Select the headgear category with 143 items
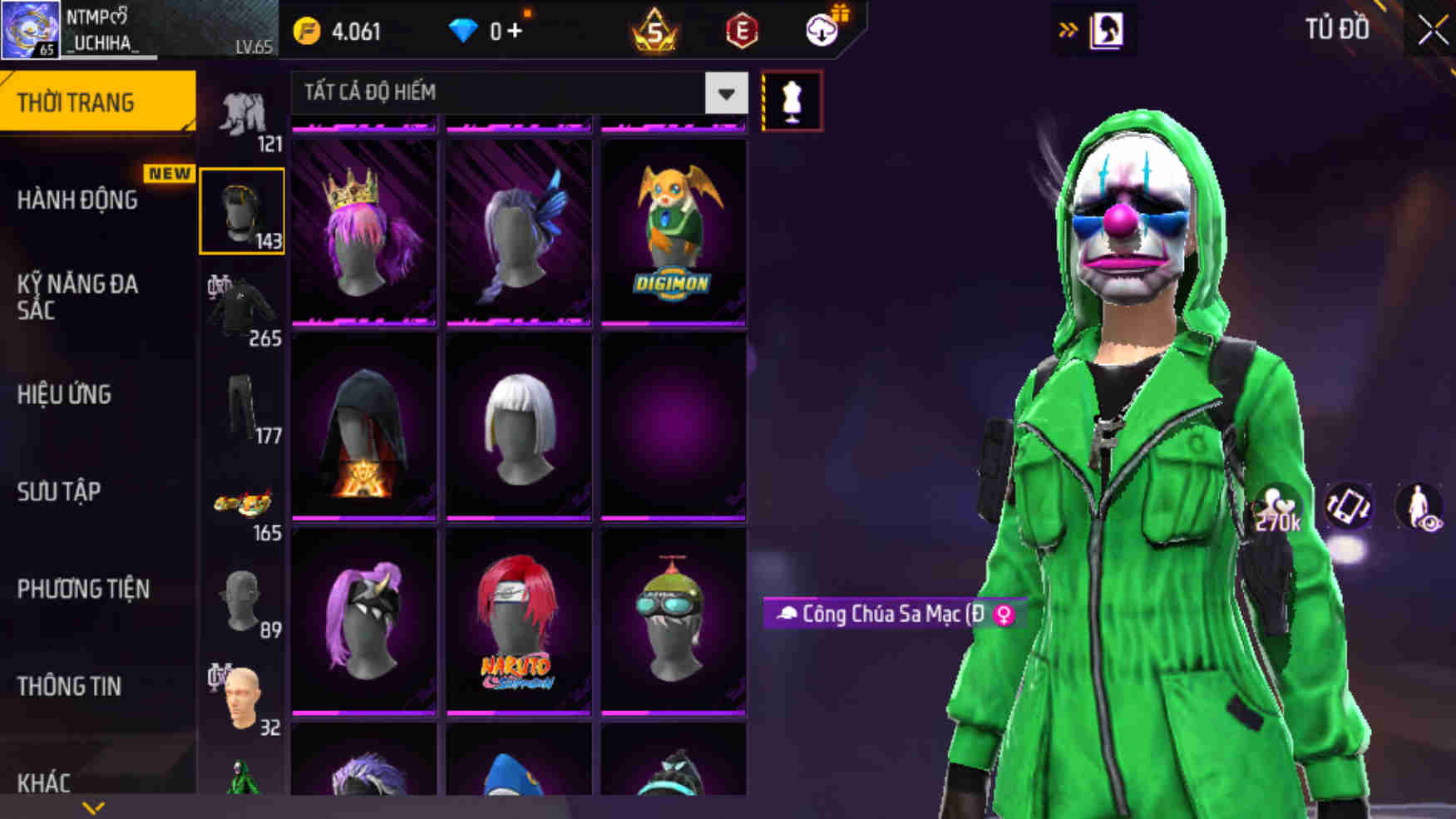1456x819 pixels. point(241,210)
